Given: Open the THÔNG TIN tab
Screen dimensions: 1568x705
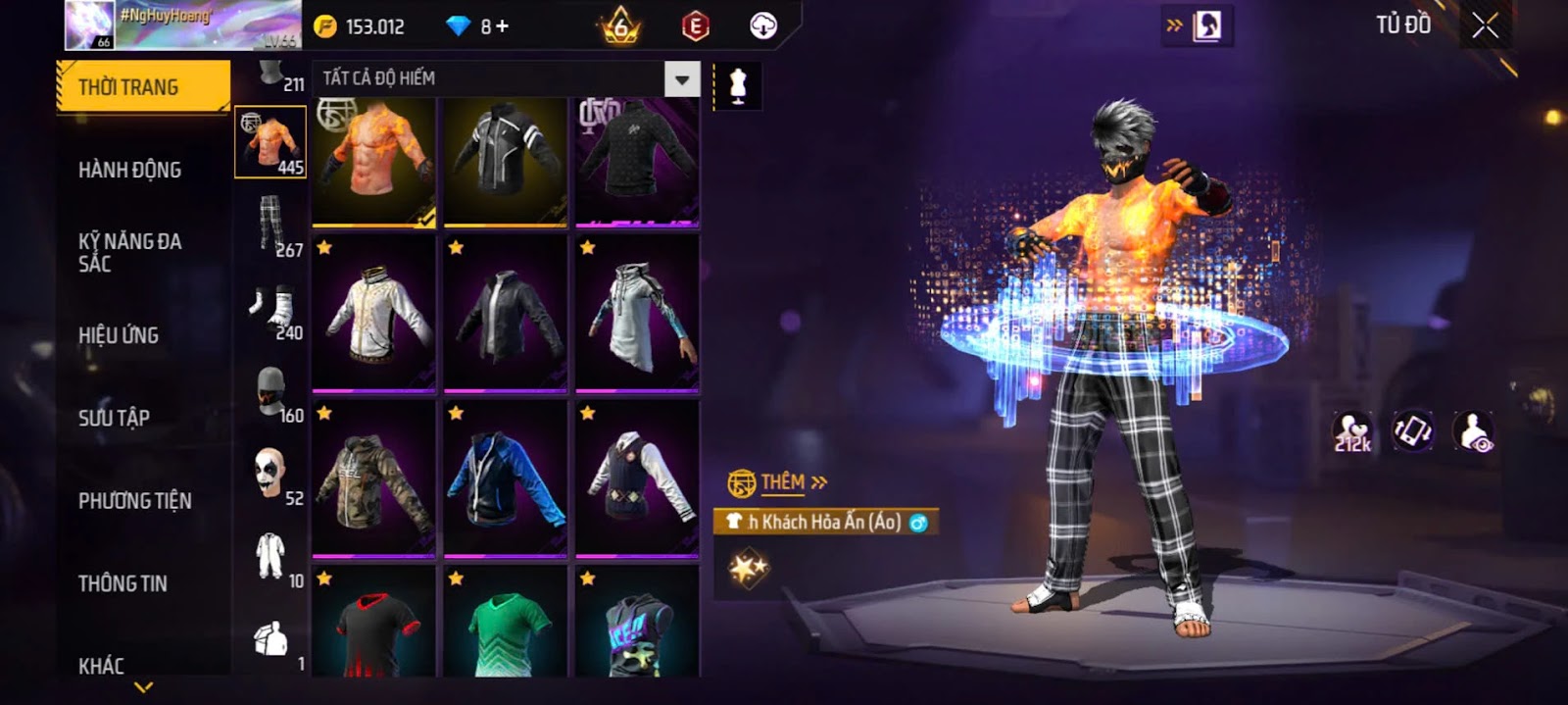Looking at the screenshot, I should tap(122, 583).
